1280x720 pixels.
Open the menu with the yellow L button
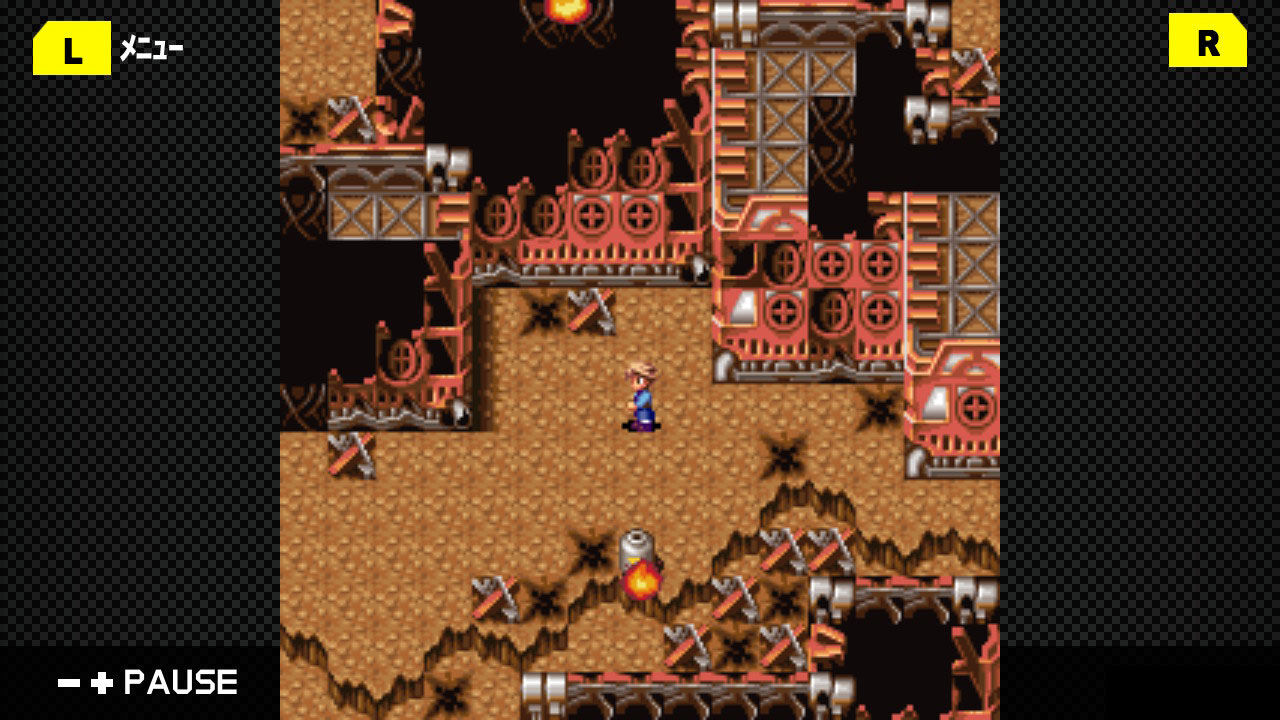[x=70, y=47]
